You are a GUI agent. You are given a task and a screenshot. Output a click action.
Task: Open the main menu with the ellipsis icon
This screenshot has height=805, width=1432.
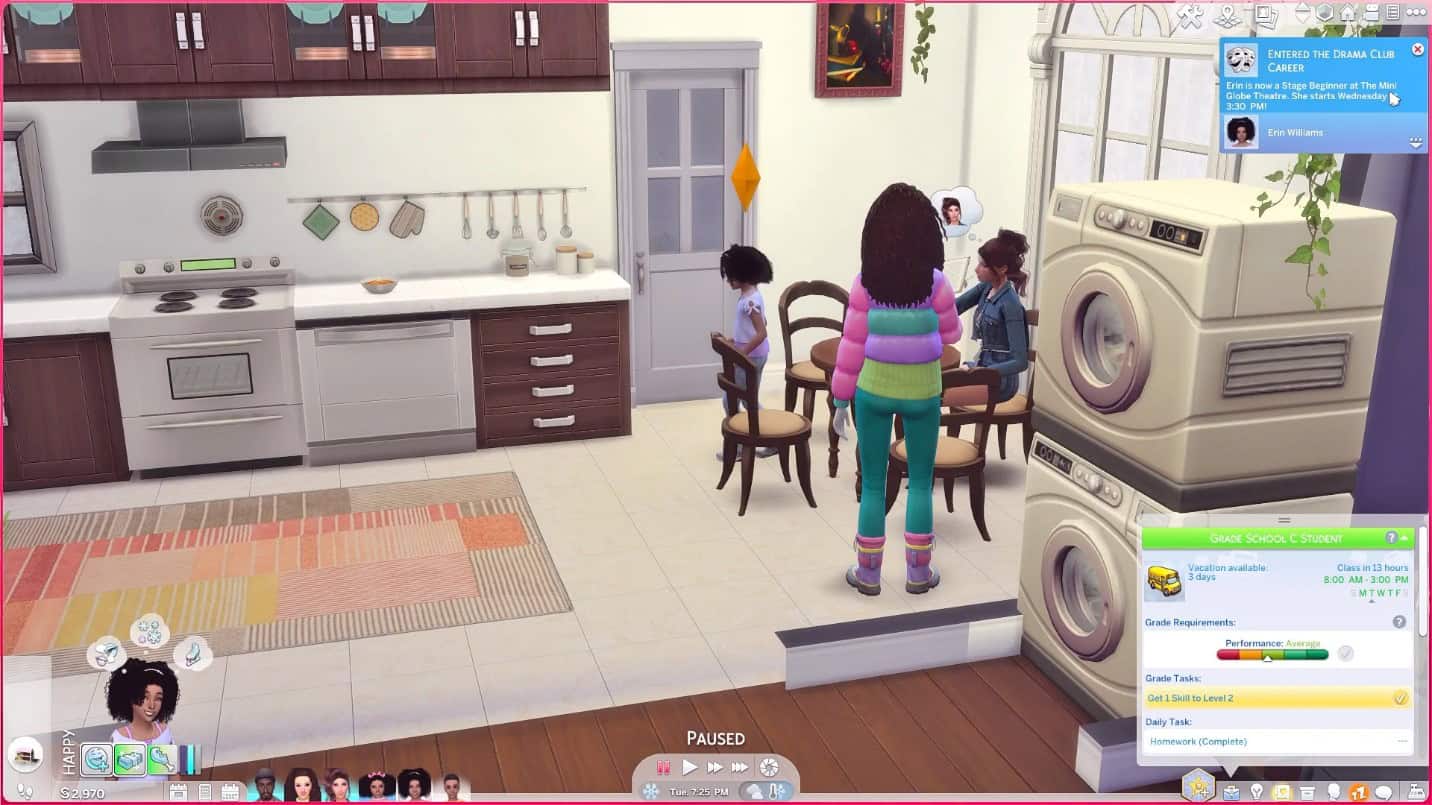[1416, 13]
